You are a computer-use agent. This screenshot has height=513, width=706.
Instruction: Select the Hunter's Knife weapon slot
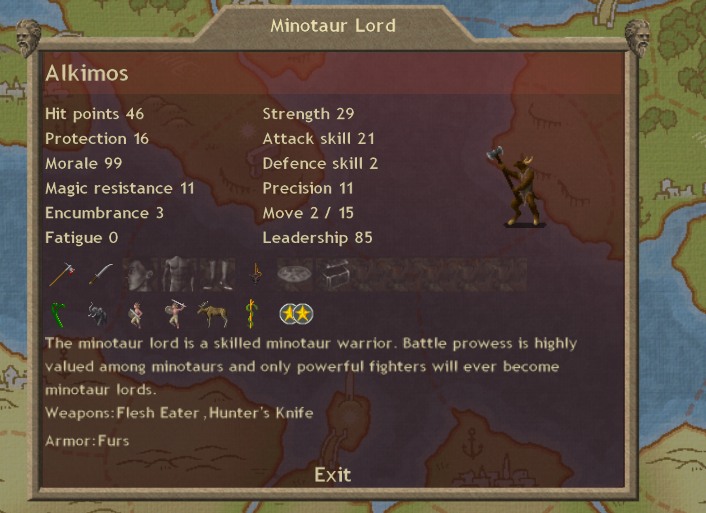tap(100, 274)
